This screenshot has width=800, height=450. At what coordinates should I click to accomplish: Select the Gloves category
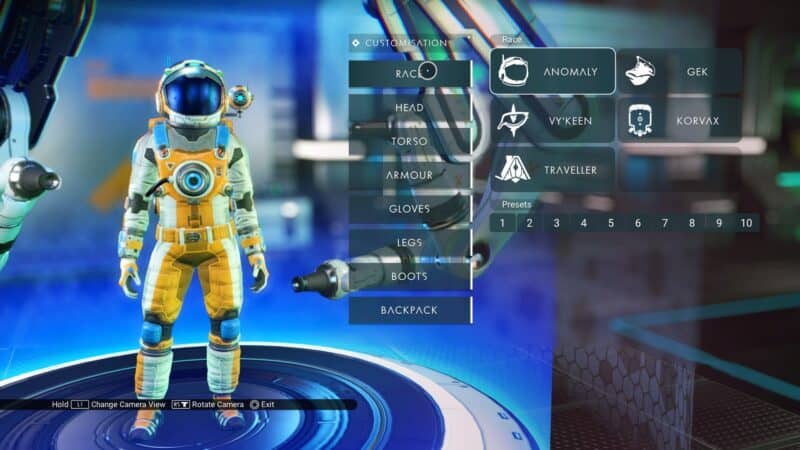coord(409,209)
